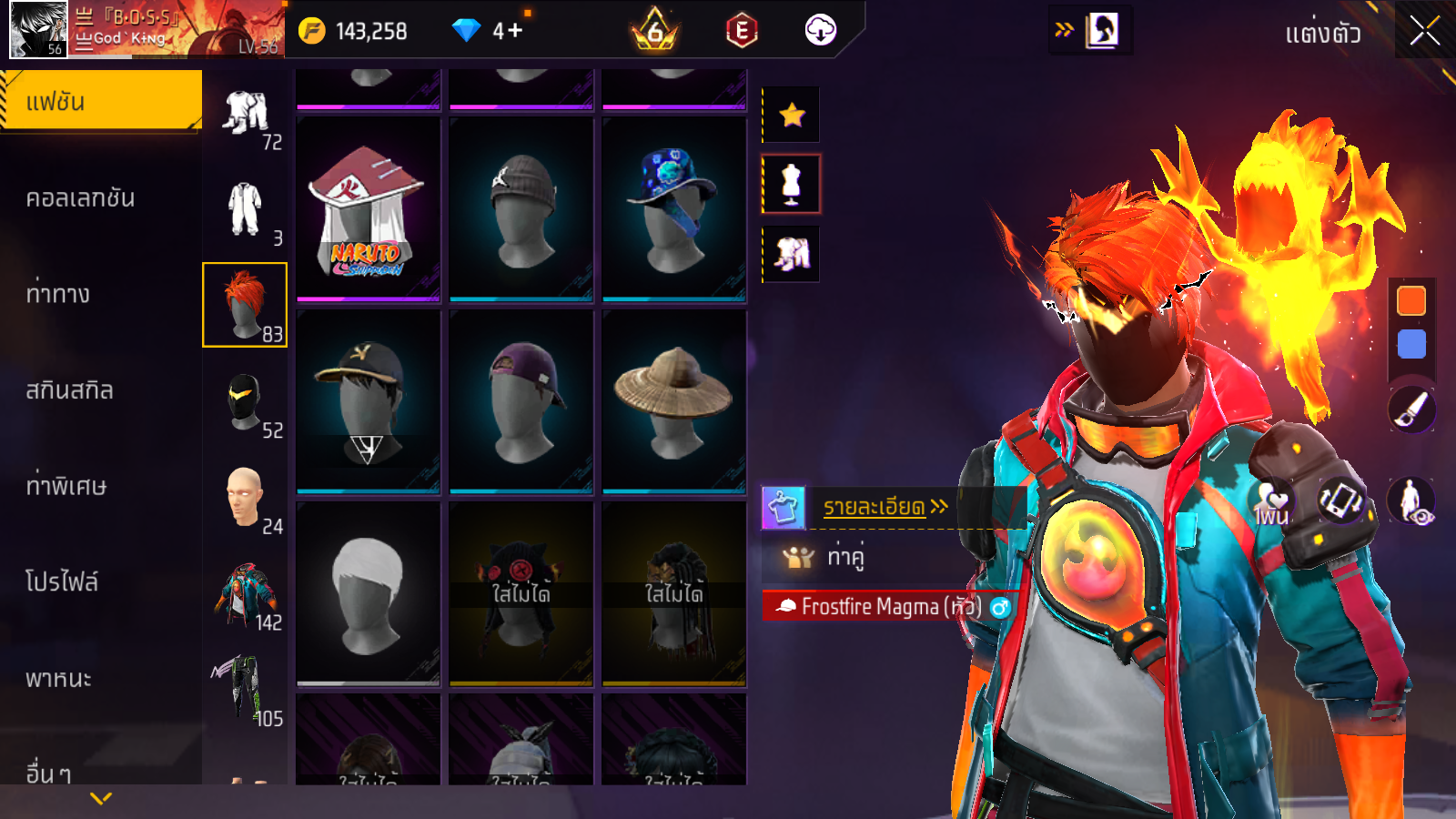This screenshot has width=1456, height=819.
Task: Tap the blue diamond currency add button
Action: 514,31
